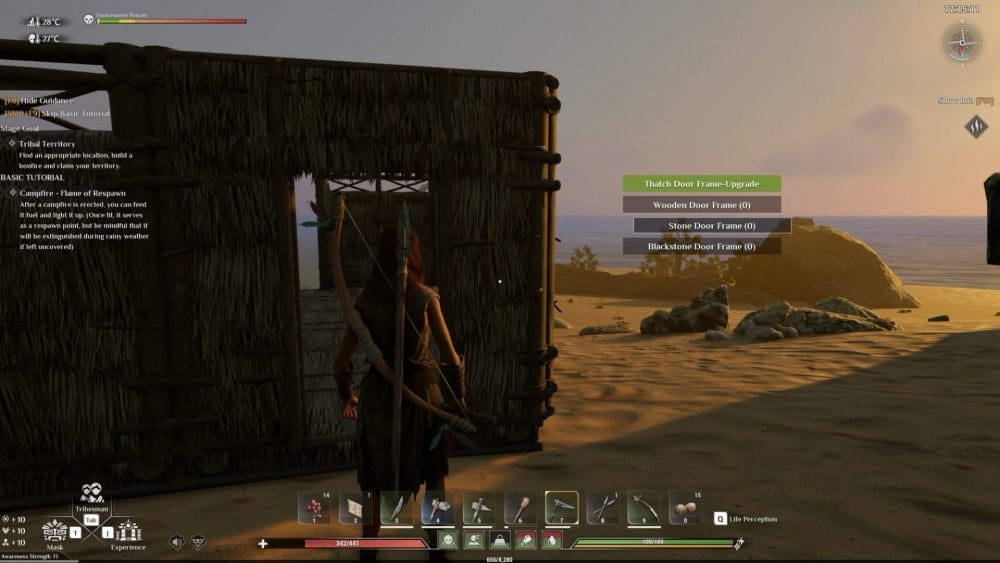
Task: Select the wooden club in slot 6
Action: (519, 508)
